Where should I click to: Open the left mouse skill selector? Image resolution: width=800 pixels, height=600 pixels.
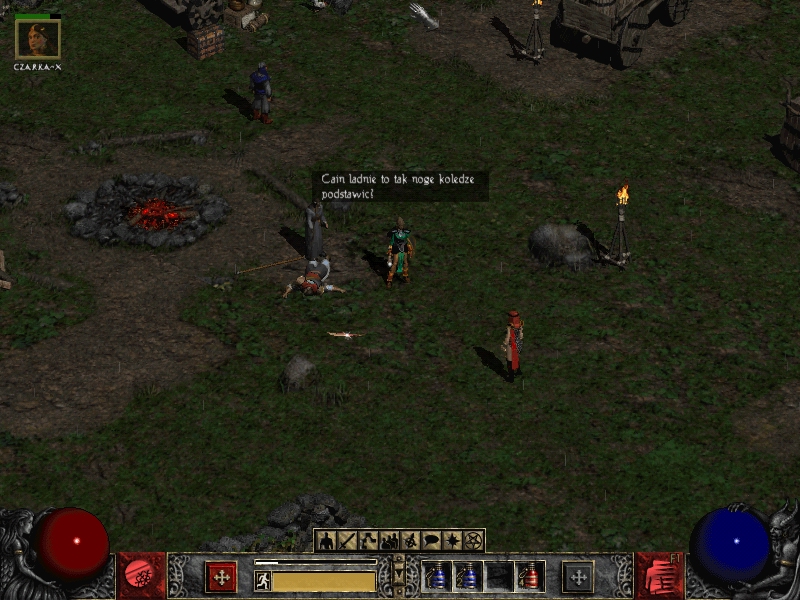click(221, 577)
